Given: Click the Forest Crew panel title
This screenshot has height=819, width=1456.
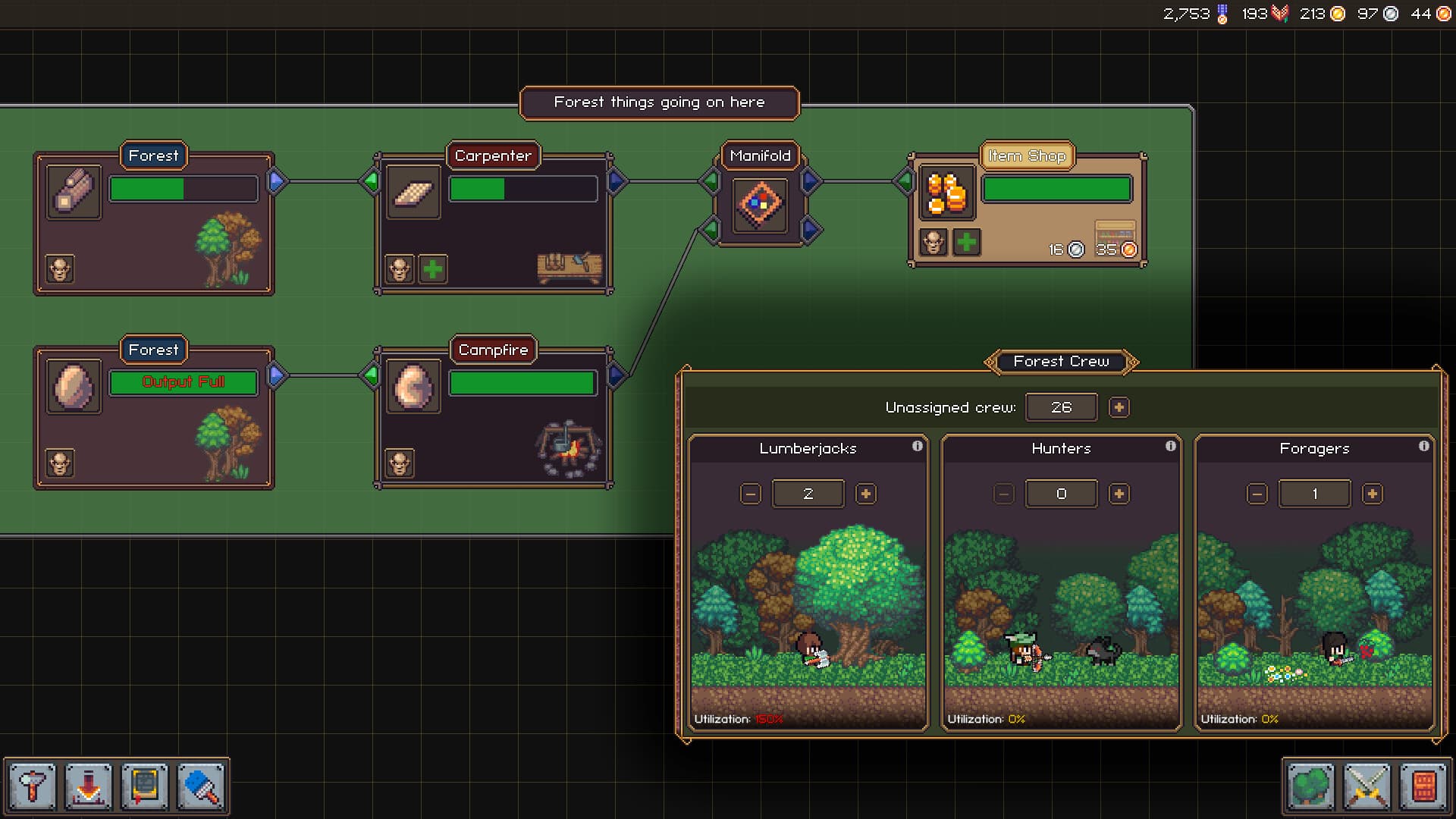Looking at the screenshot, I should click(x=1060, y=362).
